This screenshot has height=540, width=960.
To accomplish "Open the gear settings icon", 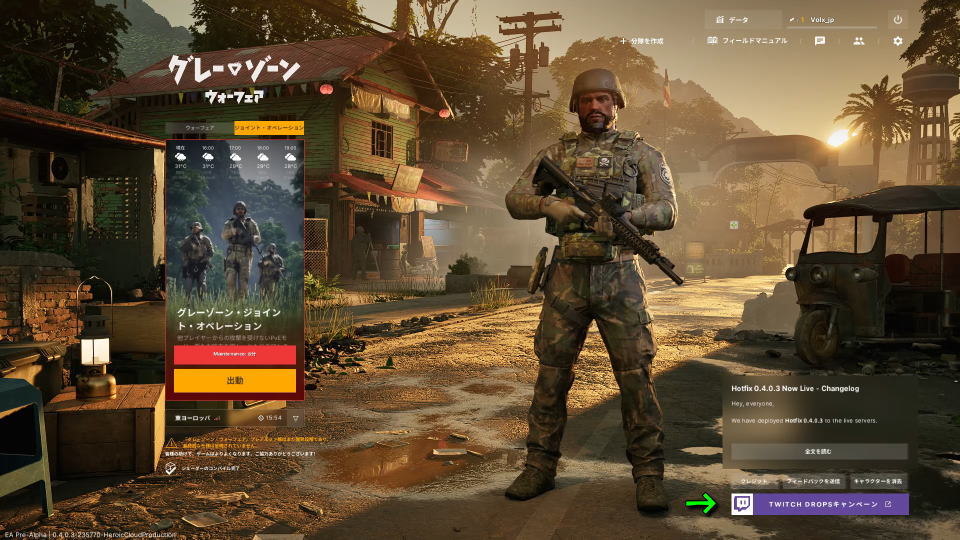I will click(x=897, y=41).
